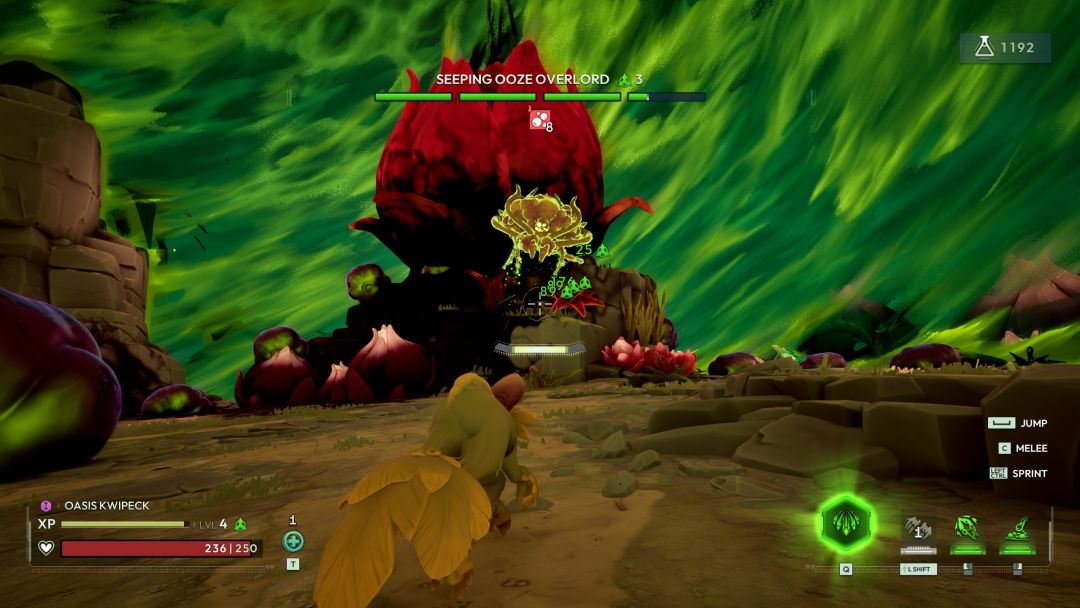The height and width of the screenshot is (608, 1080).
Task: Cast the green ooze splash ability
Action: point(1018,531)
